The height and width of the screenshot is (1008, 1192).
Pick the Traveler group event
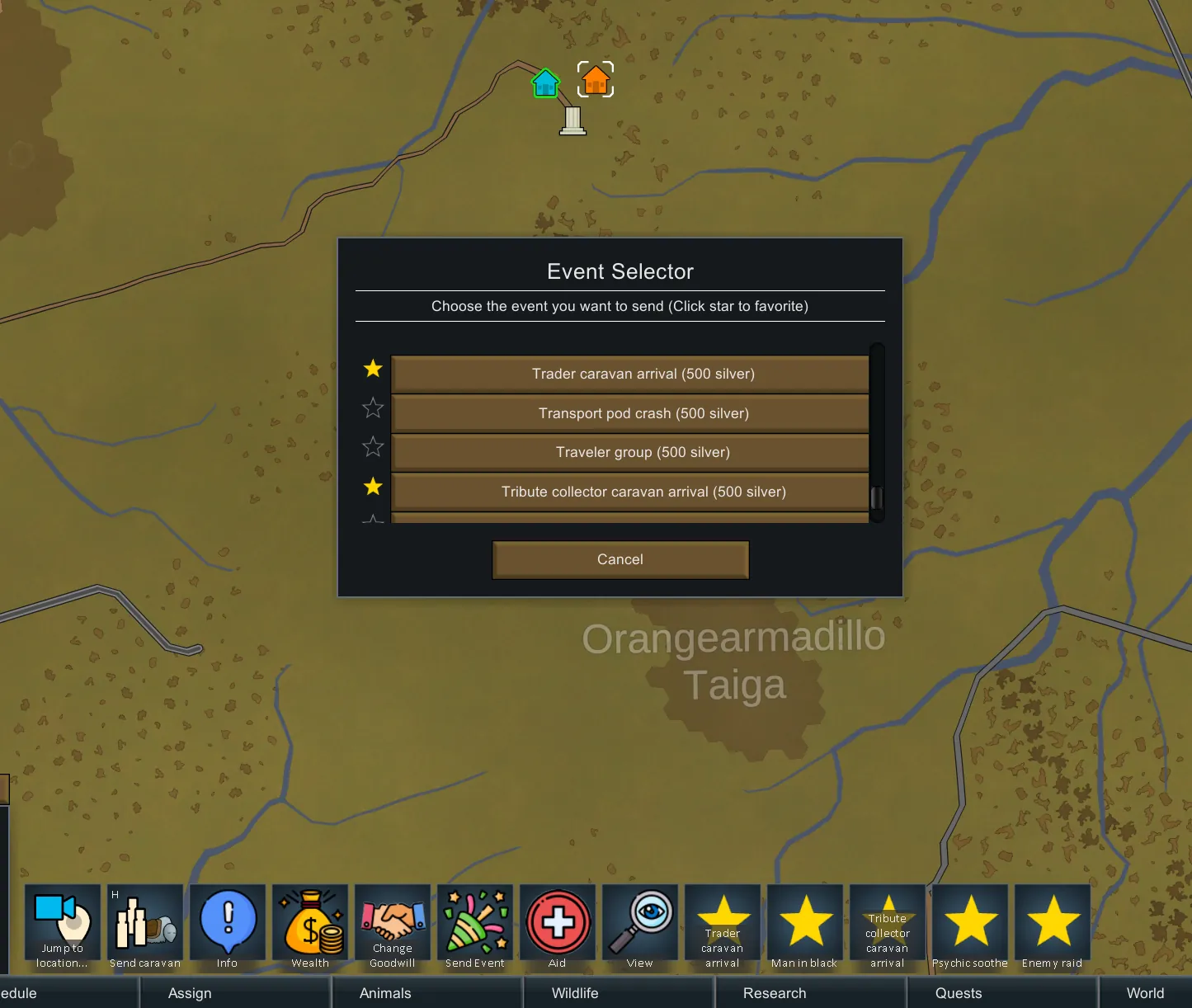[x=629, y=452]
